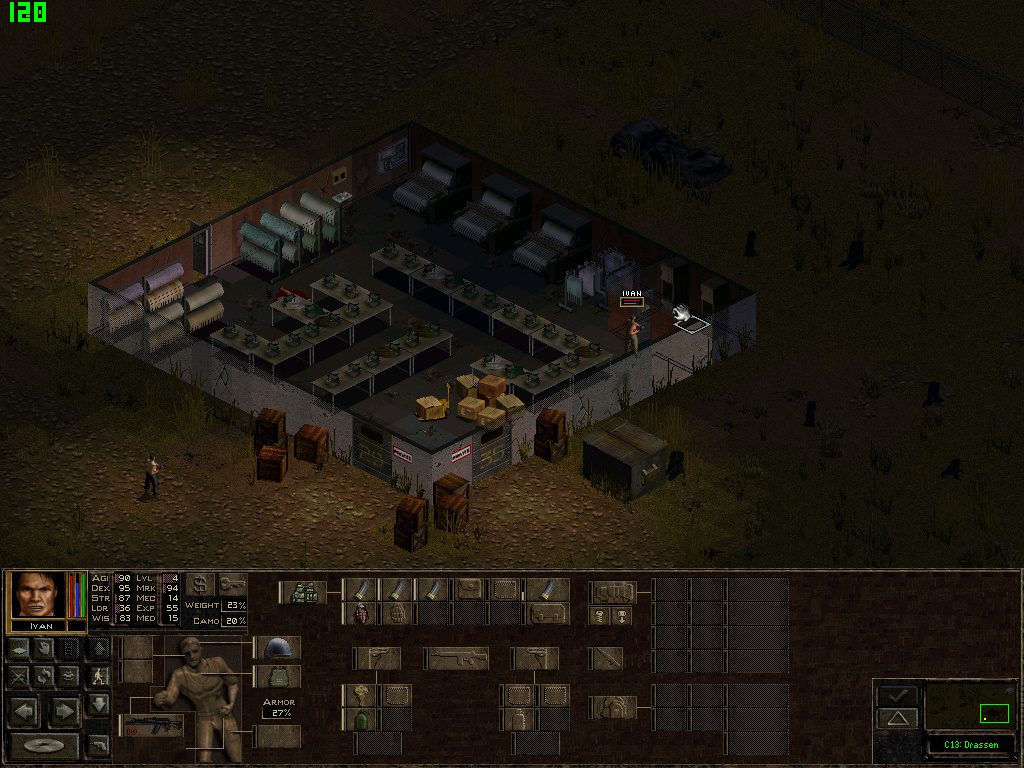Screen dimensions: 1024x768
Task: Open the disc options button
Action: coord(44,746)
